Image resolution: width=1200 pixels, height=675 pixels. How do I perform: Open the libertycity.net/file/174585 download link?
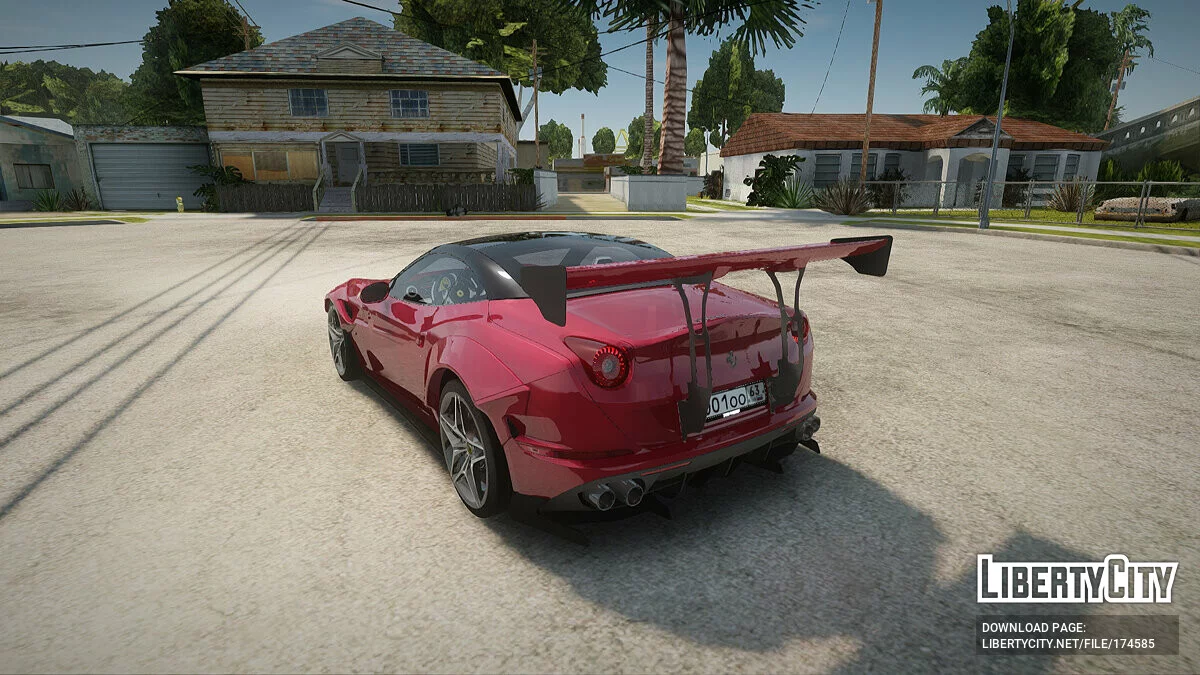pyautogui.click(x=1068, y=644)
